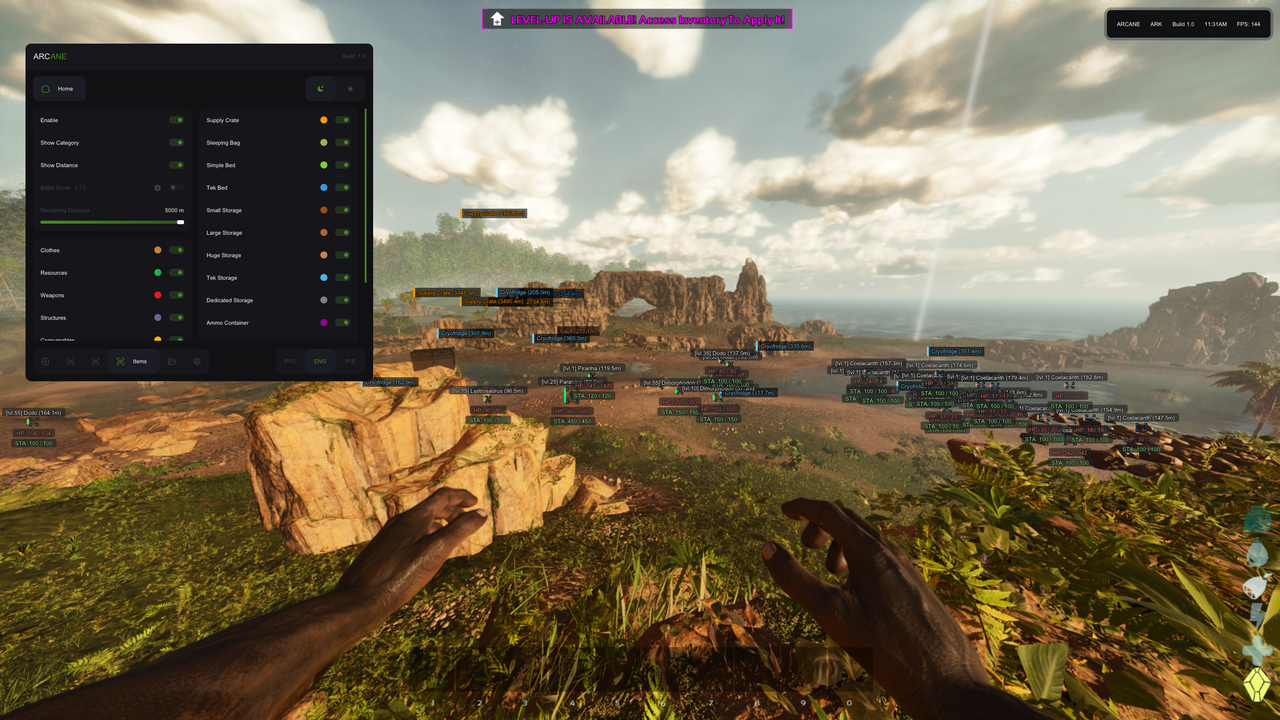The image size is (1280, 720).
Task: Switch to the light sun theme
Action: point(350,89)
